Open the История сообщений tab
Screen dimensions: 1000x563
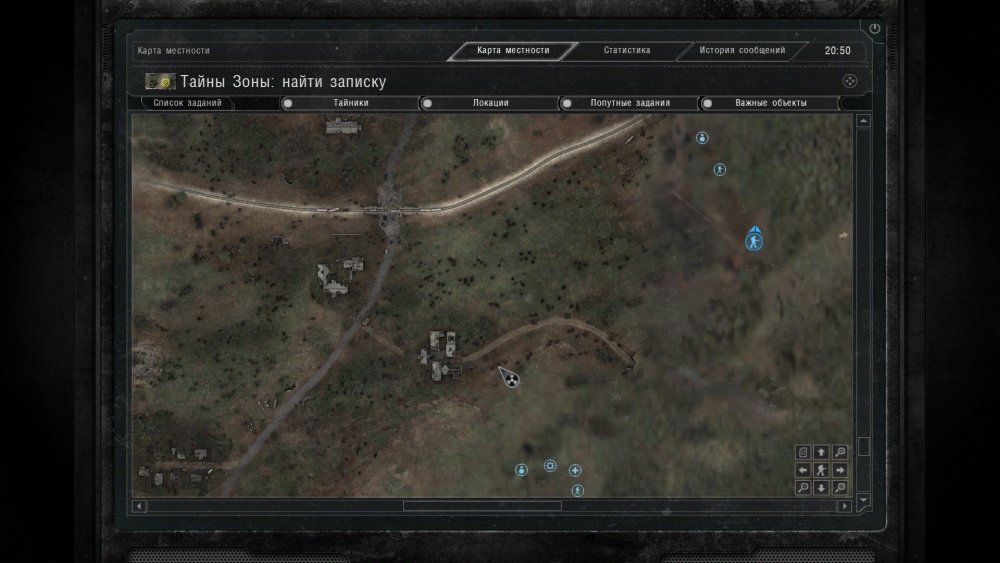(x=741, y=50)
